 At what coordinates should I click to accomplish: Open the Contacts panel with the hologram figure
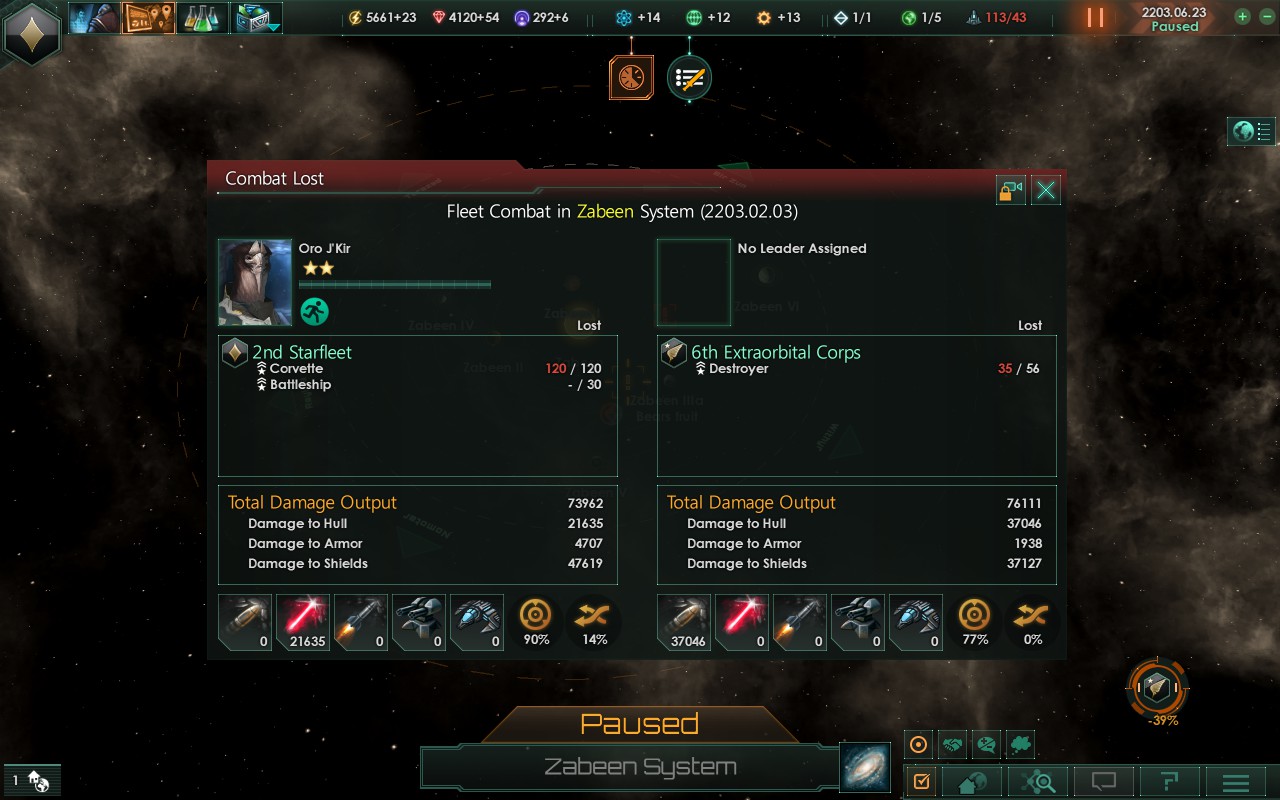pos(94,17)
